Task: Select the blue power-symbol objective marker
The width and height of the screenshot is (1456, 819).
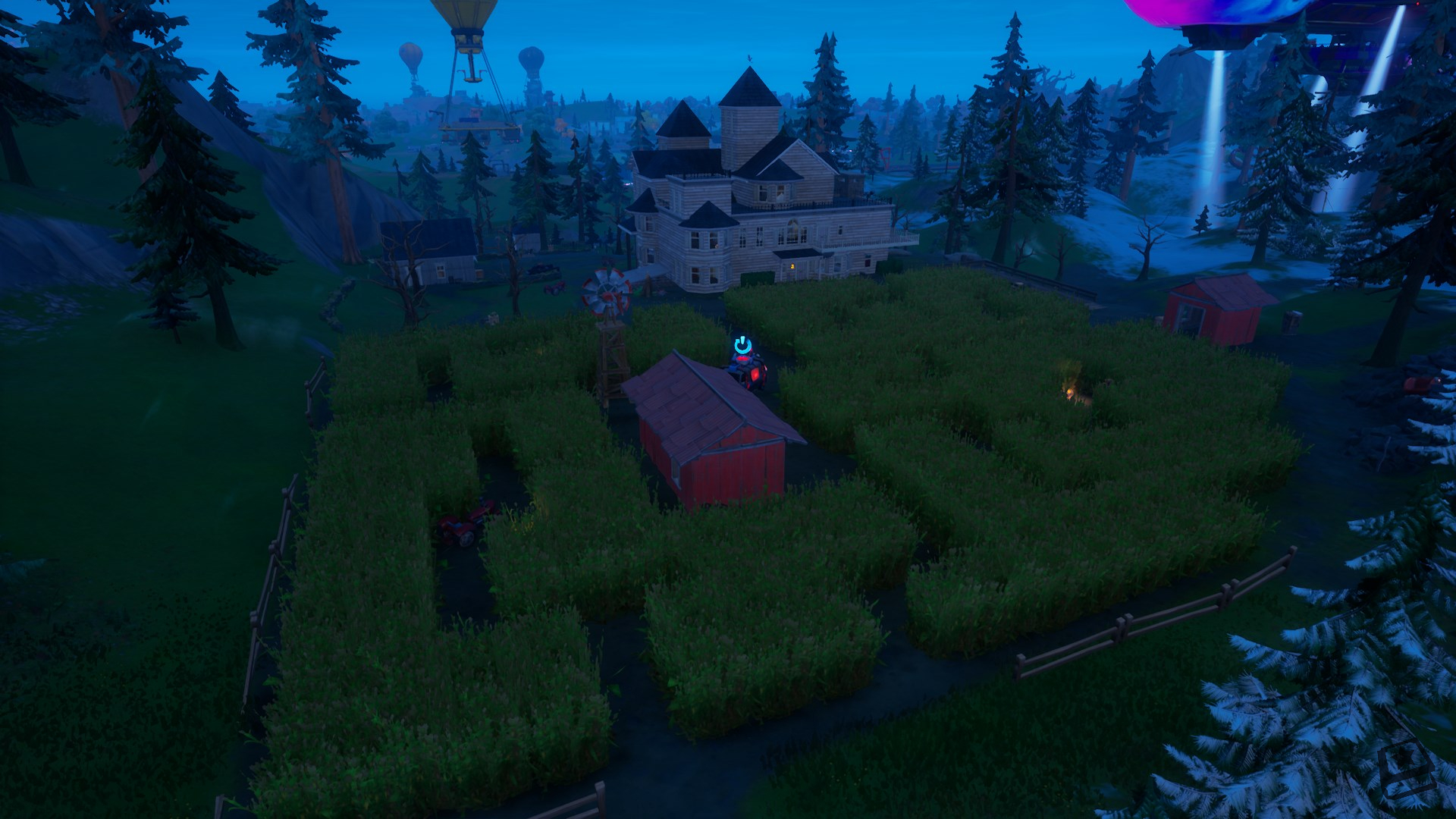Action: 742,345
